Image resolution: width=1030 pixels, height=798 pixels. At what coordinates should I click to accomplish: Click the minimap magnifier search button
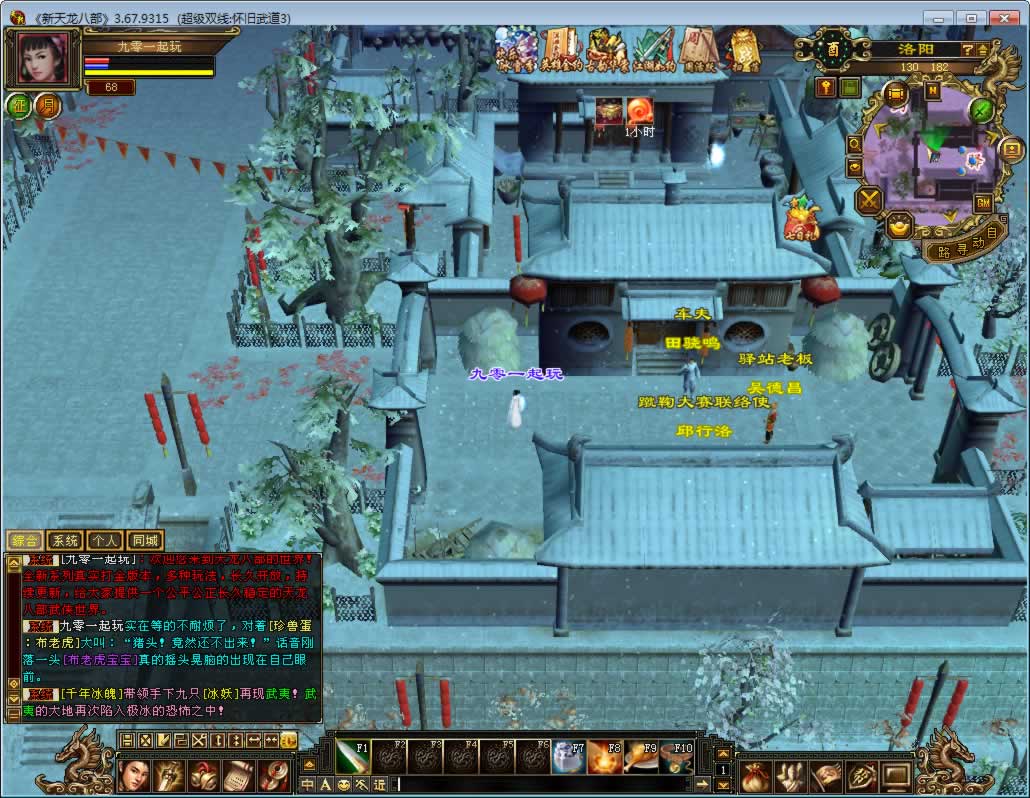pos(854,143)
